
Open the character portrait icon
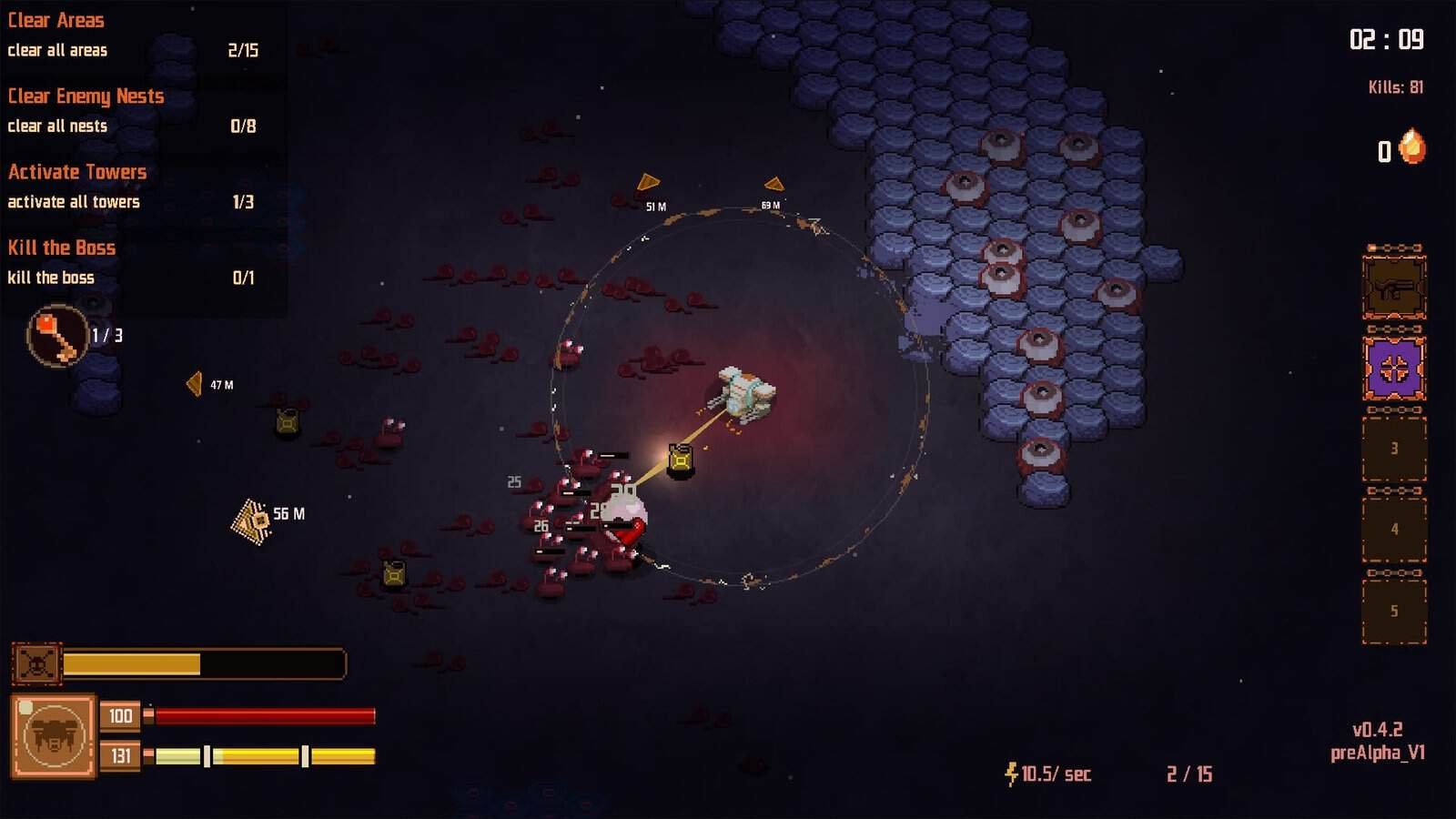point(54,736)
